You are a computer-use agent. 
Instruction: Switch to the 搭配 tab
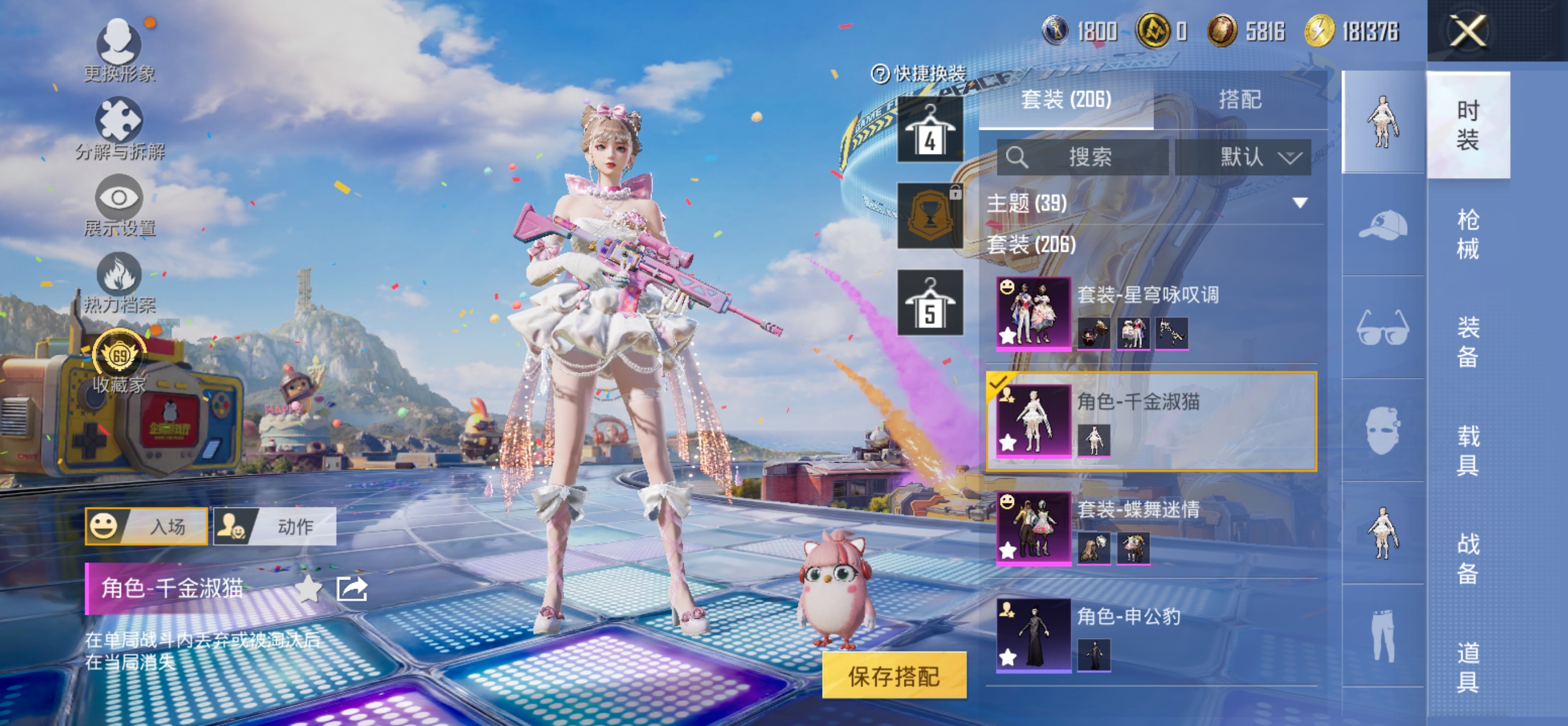click(x=1240, y=99)
